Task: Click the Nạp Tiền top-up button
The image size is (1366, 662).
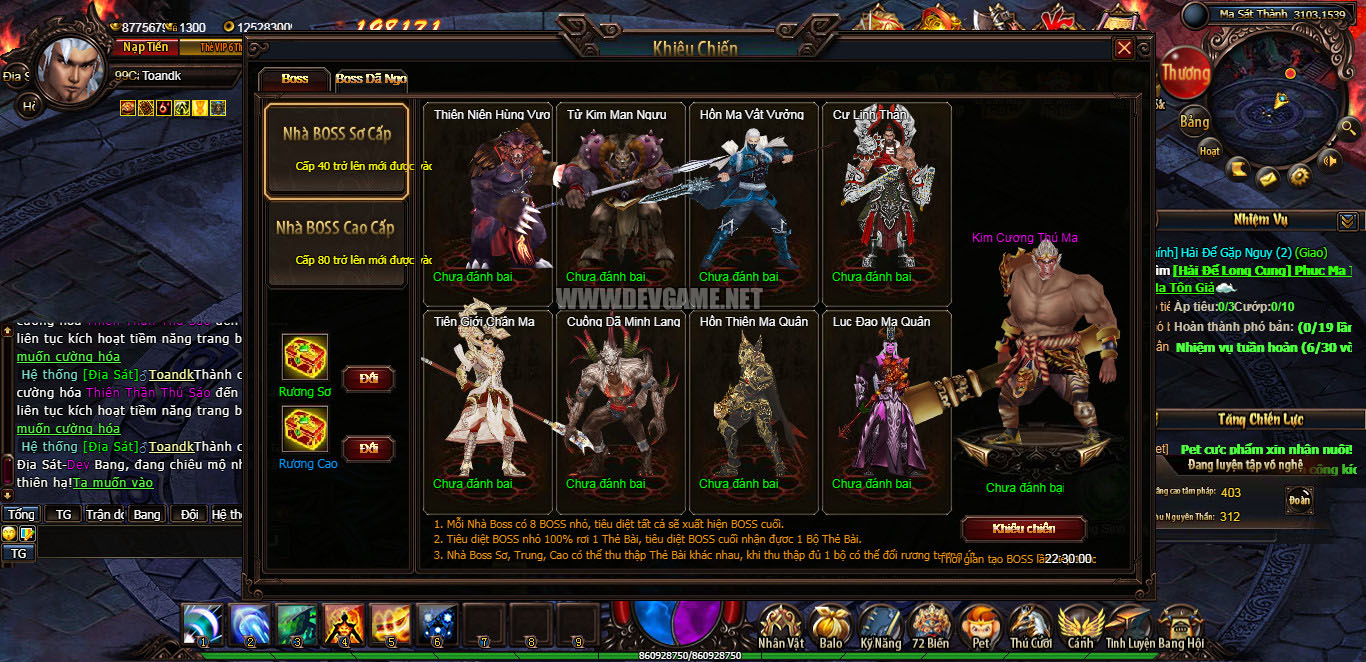Action: tap(146, 47)
